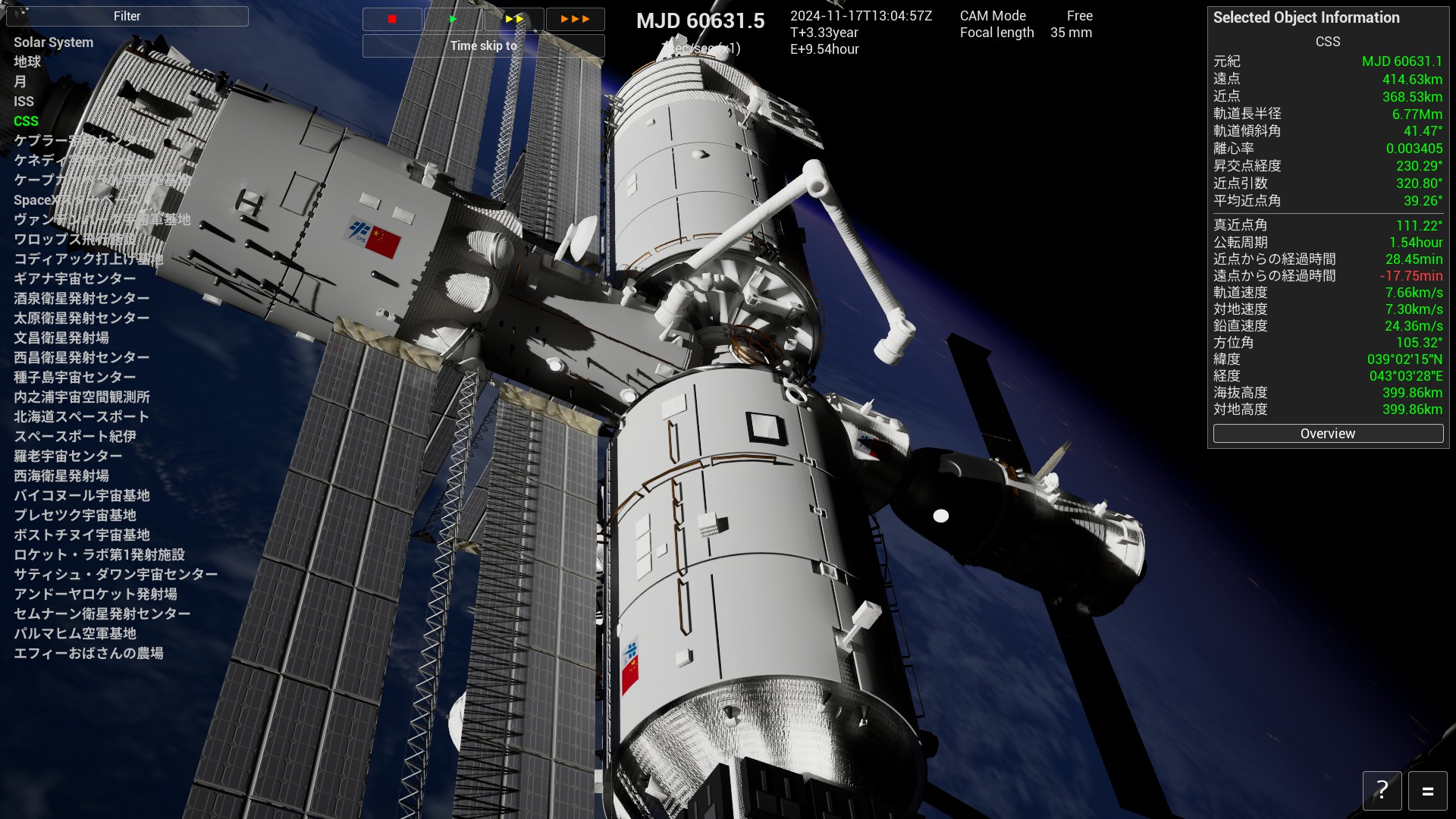Select バイコヌール宇宙基地 entry
The image size is (1456, 819).
pyautogui.click(x=81, y=495)
